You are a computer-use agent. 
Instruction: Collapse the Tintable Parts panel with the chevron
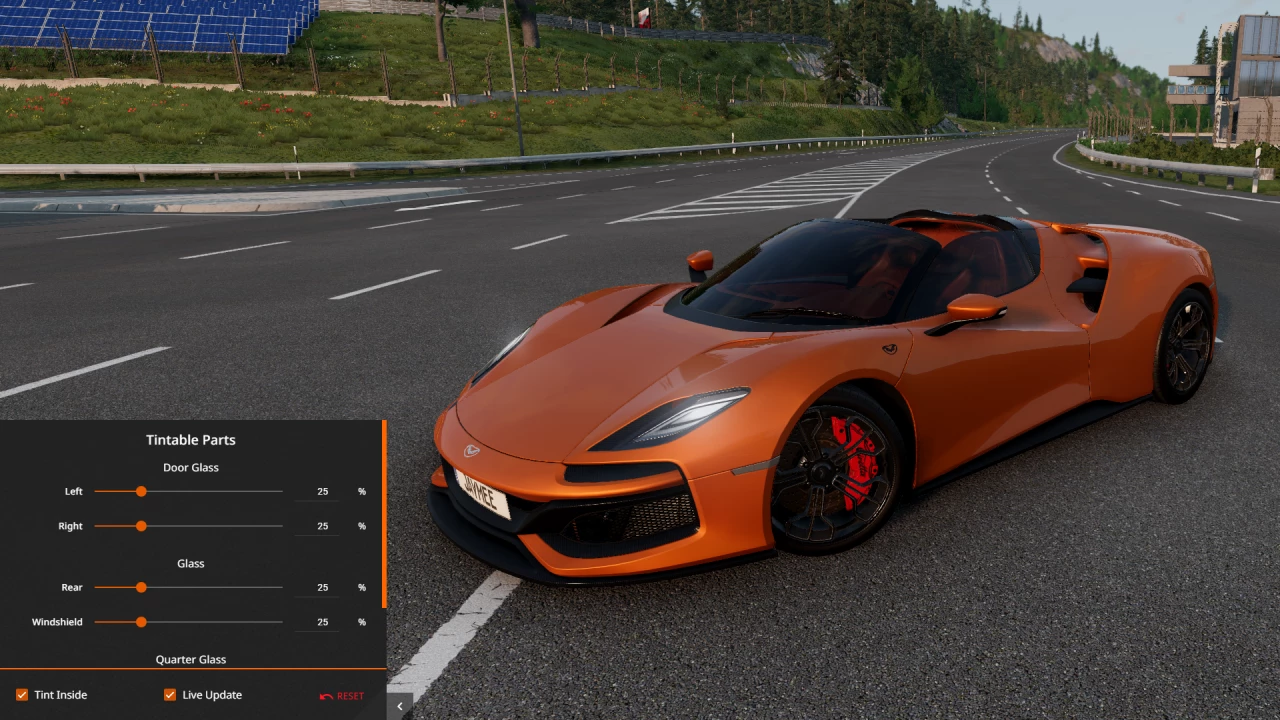[399, 705]
